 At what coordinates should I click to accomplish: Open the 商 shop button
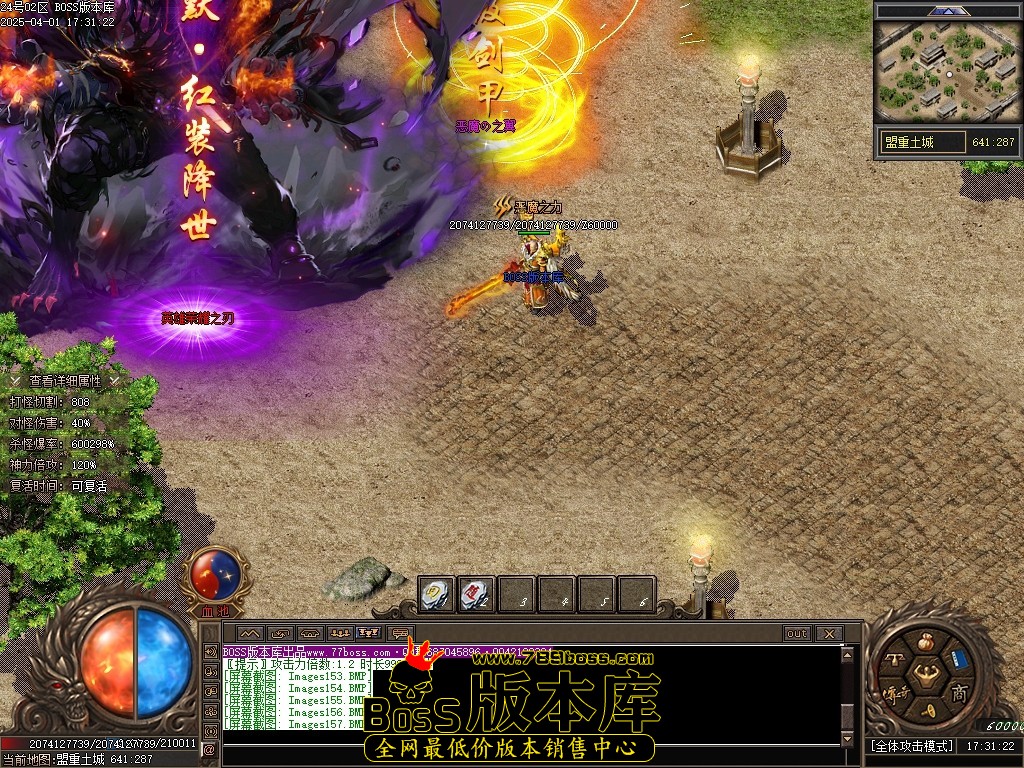click(958, 693)
